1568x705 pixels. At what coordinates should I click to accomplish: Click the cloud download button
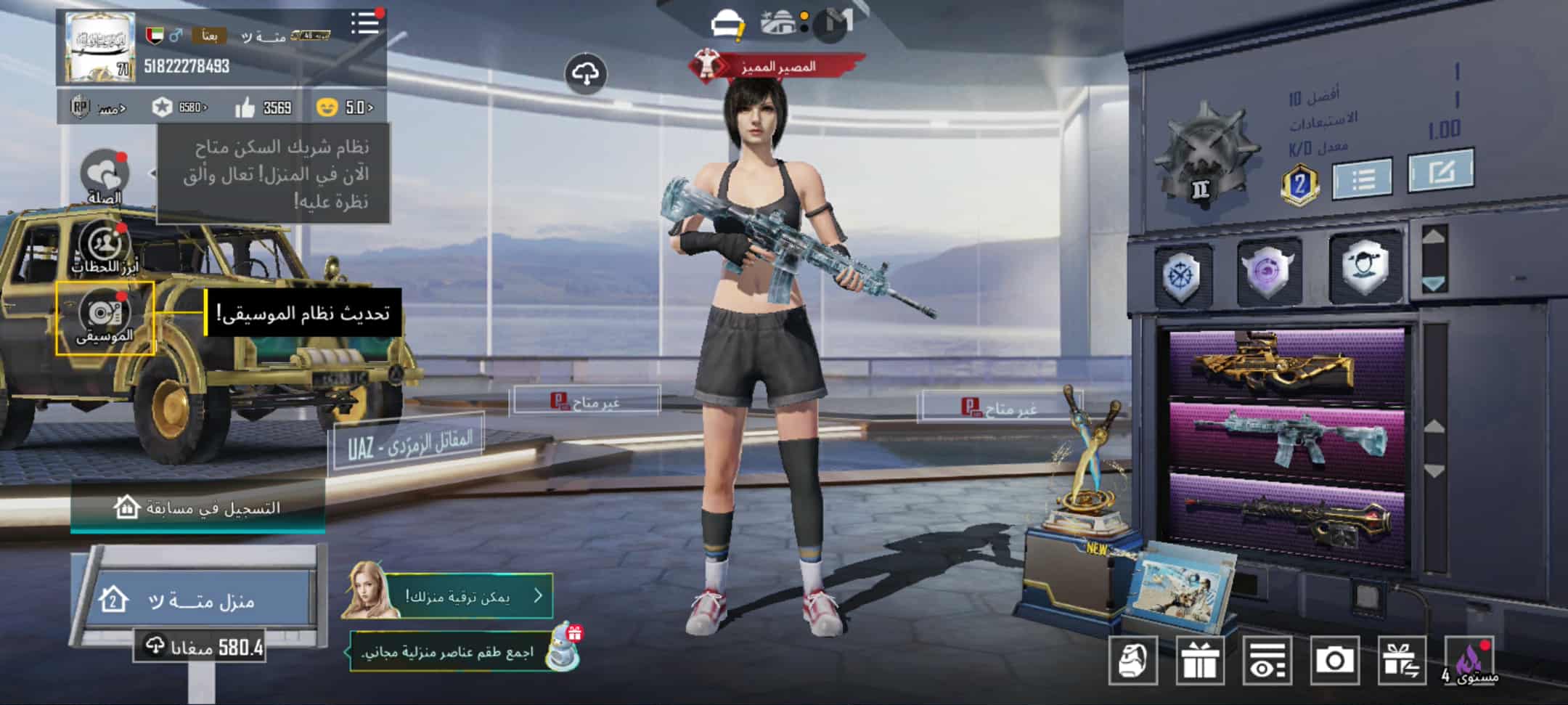point(586,73)
